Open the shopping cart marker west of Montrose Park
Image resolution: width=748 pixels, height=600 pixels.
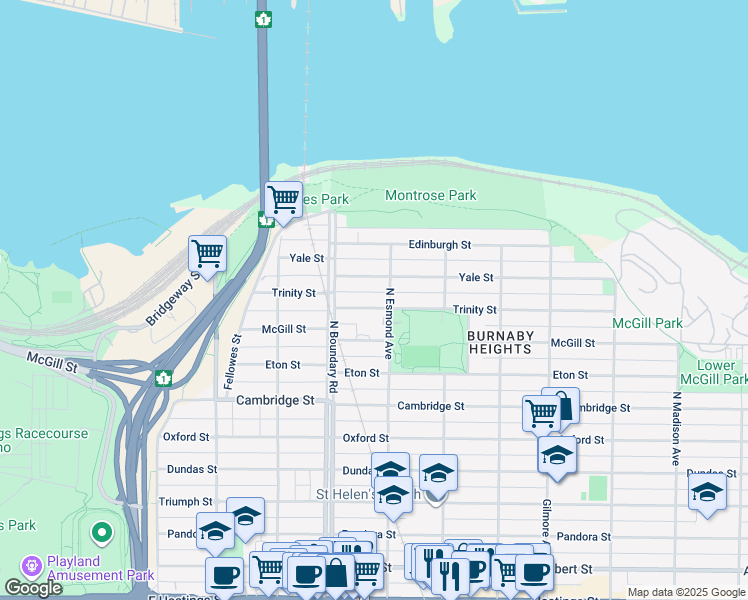click(x=283, y=199)
